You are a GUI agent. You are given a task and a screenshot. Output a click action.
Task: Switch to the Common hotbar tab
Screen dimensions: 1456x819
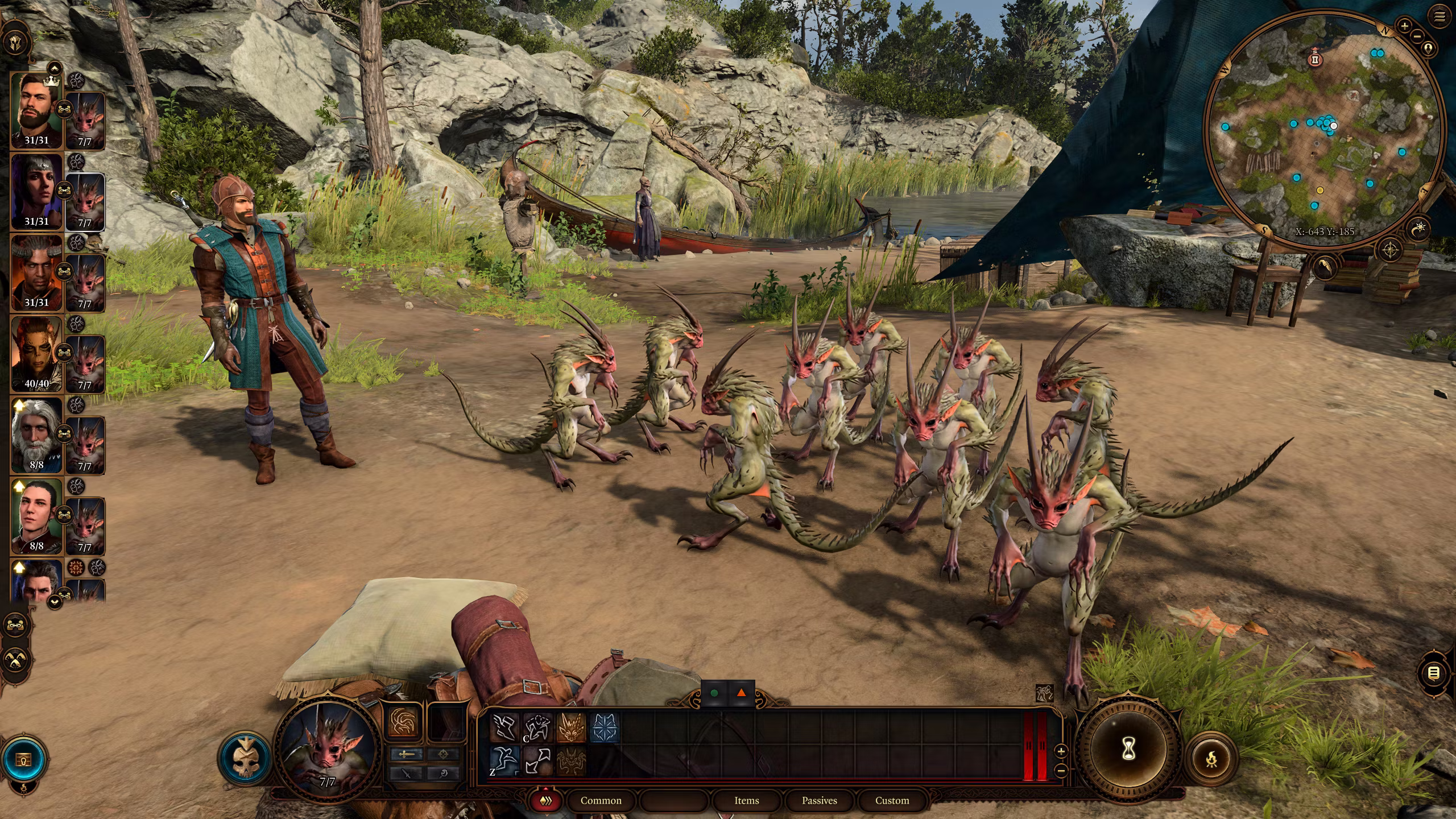[601, 801]
